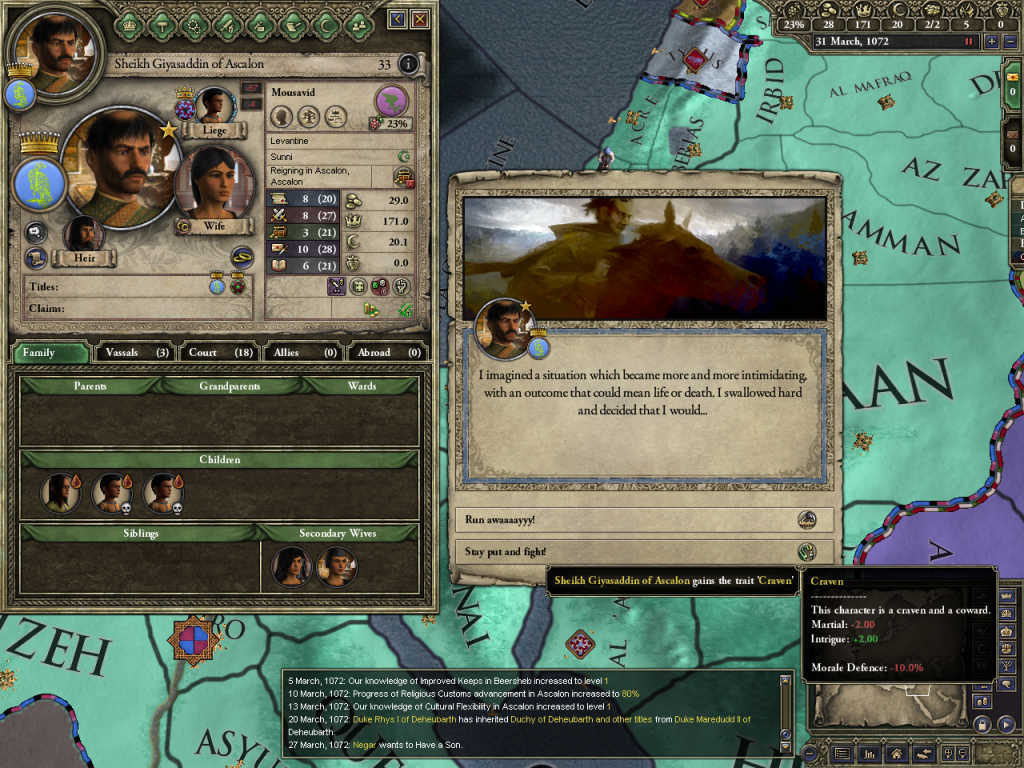Go back with the character panel arrow button
This screenshot has height=768, width=1024.
[x=398, y=19]
